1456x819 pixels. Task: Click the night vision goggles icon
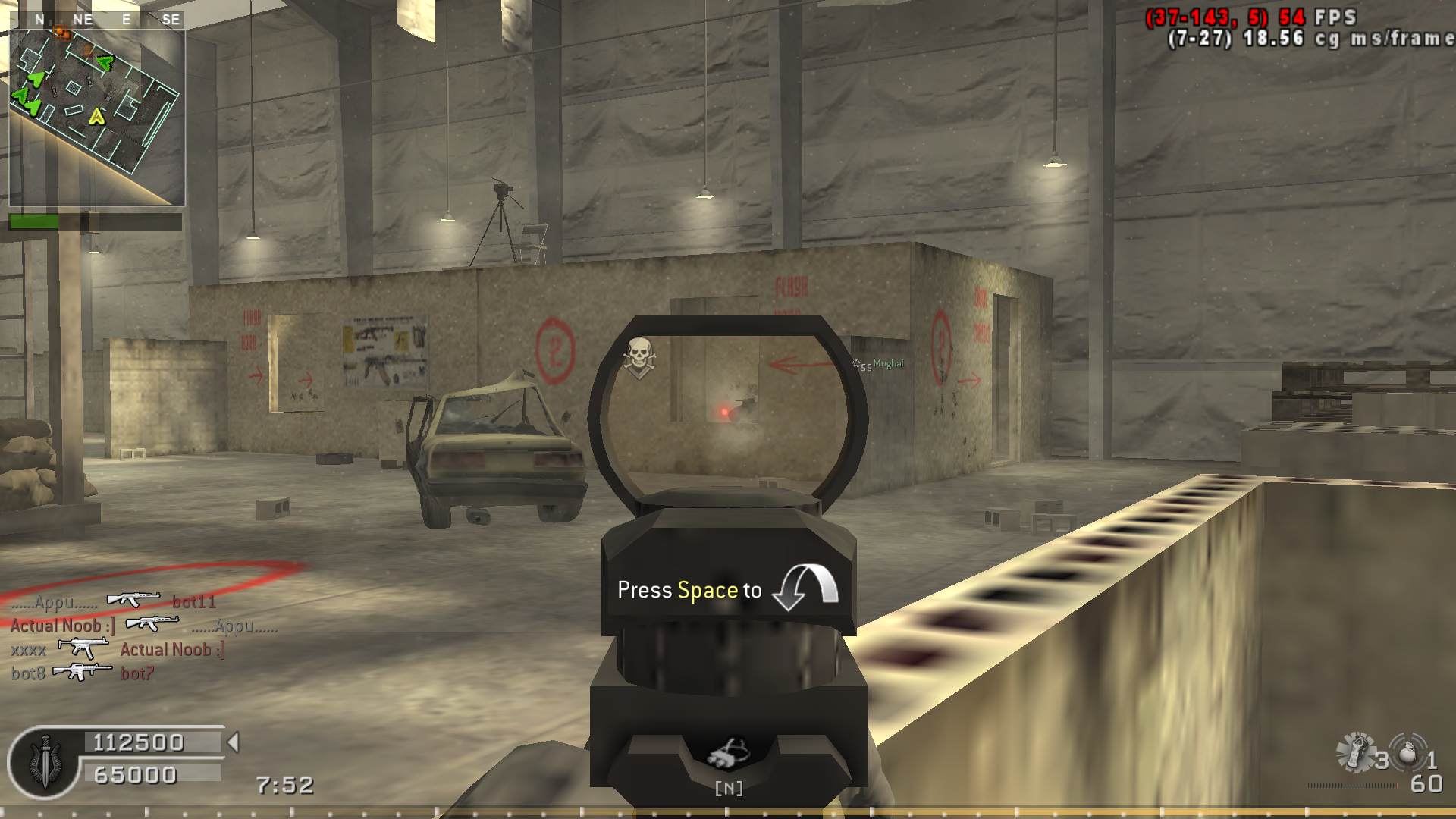pyautogui.click(x=728, y=754)
